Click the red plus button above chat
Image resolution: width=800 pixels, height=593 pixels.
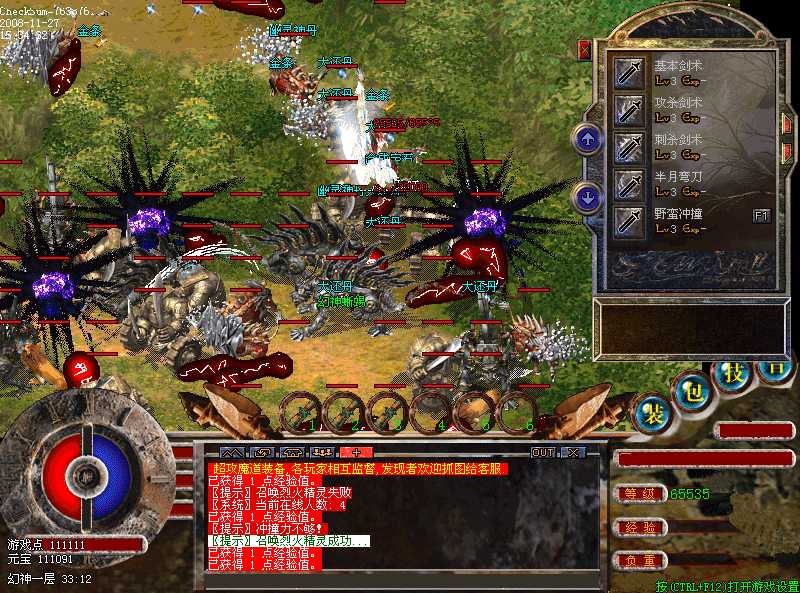pyautogui.click(x=355, y=452)
